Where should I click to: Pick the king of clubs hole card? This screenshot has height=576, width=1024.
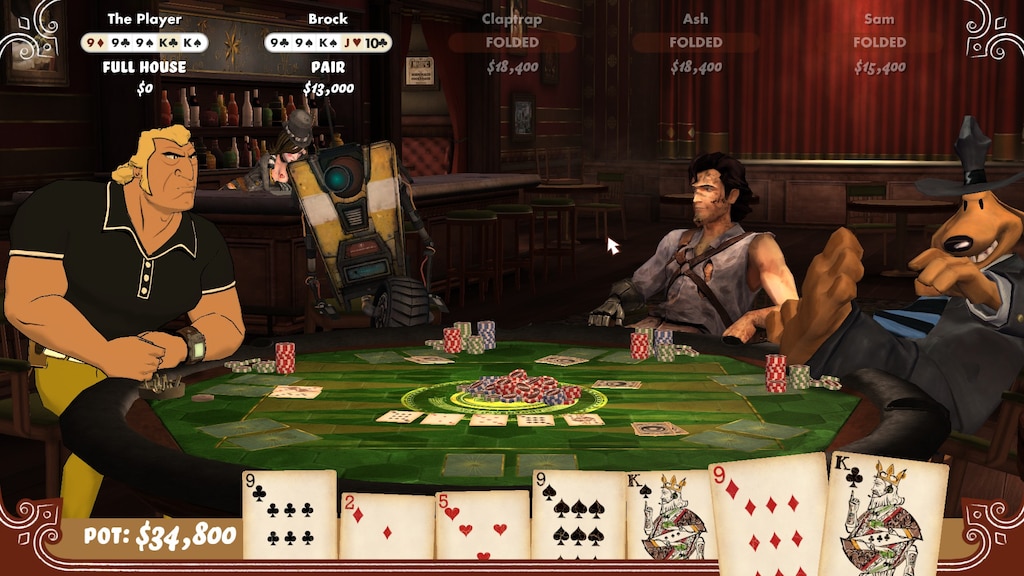pos(882,516)
